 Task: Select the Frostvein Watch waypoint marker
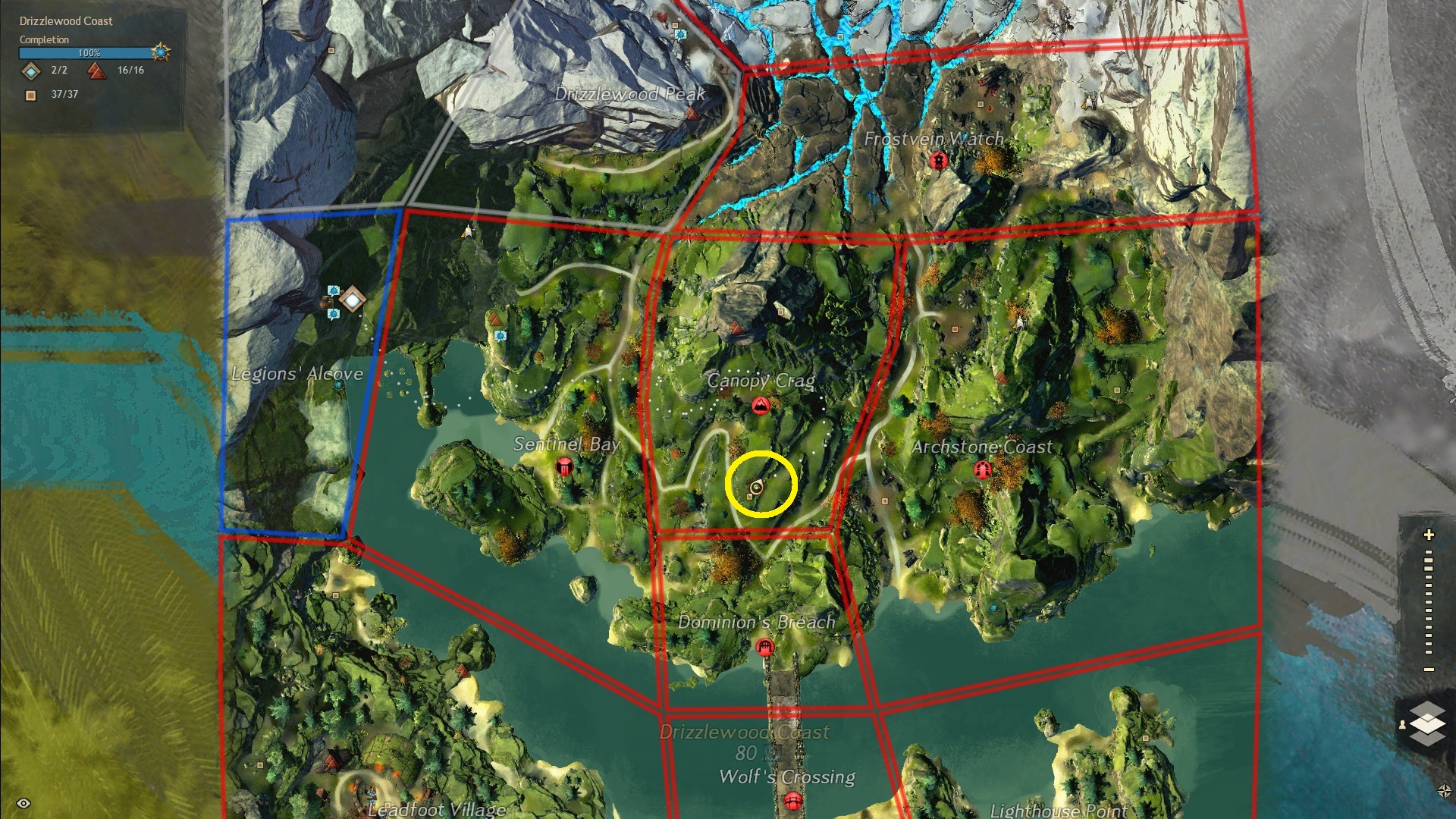click(x=939, y=161)
